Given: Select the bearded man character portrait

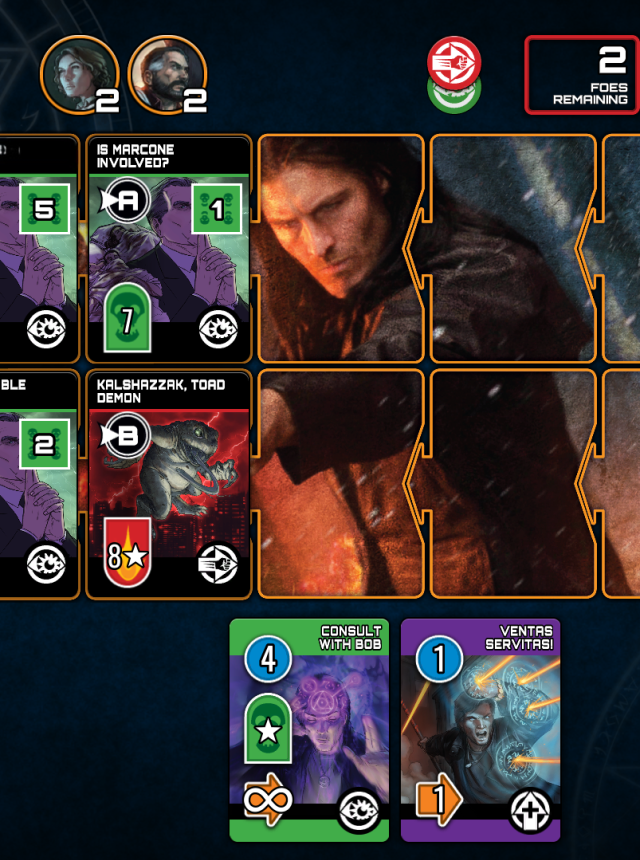Looking at the screenshot, I should point(166,76).
